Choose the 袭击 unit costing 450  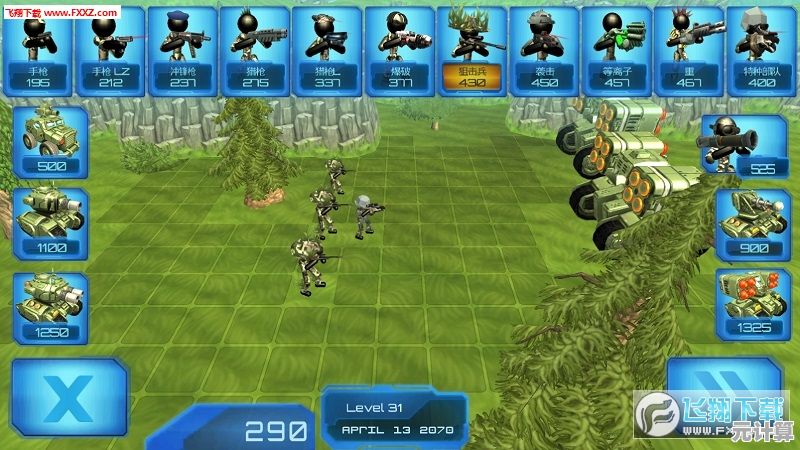(543, 50)
